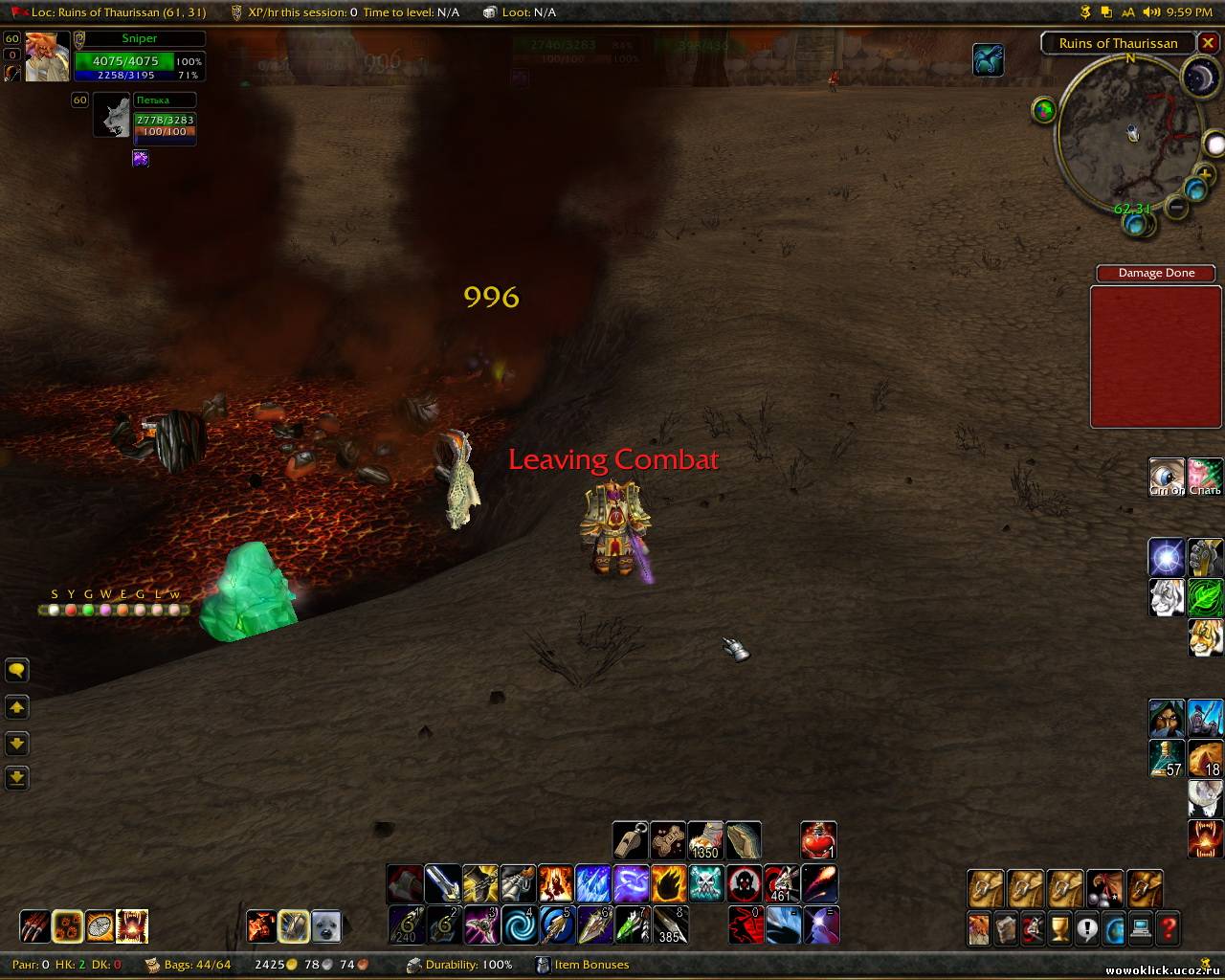1225x980 pixels.
Task: Feed pet with the bone biscuit icon
Action: (668, 840)
